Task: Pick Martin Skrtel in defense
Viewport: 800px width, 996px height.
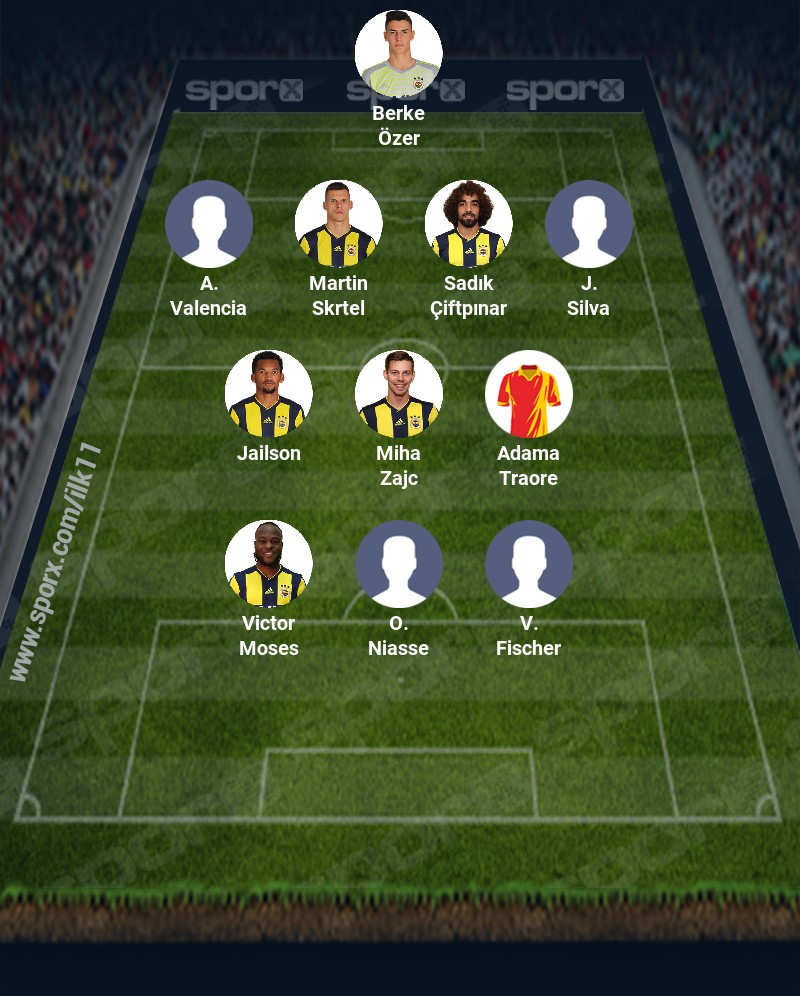Action: pos(338,224)
